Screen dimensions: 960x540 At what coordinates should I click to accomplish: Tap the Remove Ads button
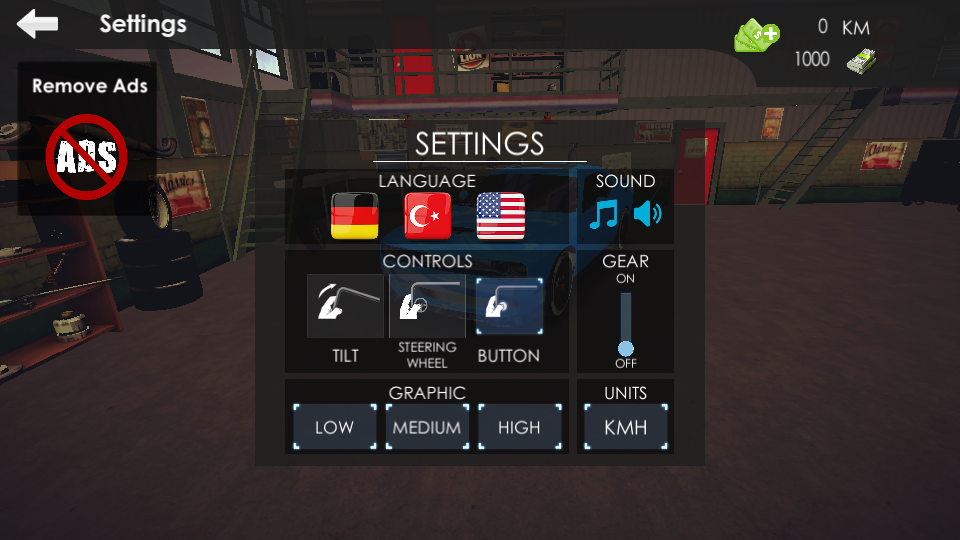(x=88, y=138)
